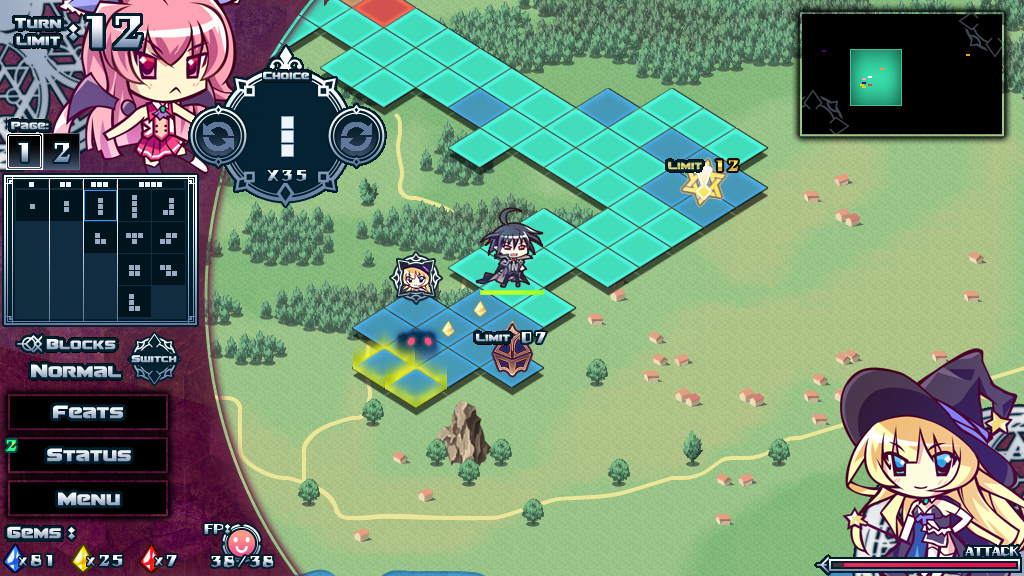Open the Menu button
The height and width of the screenshot is (576, 1024).
click(88, 498)
